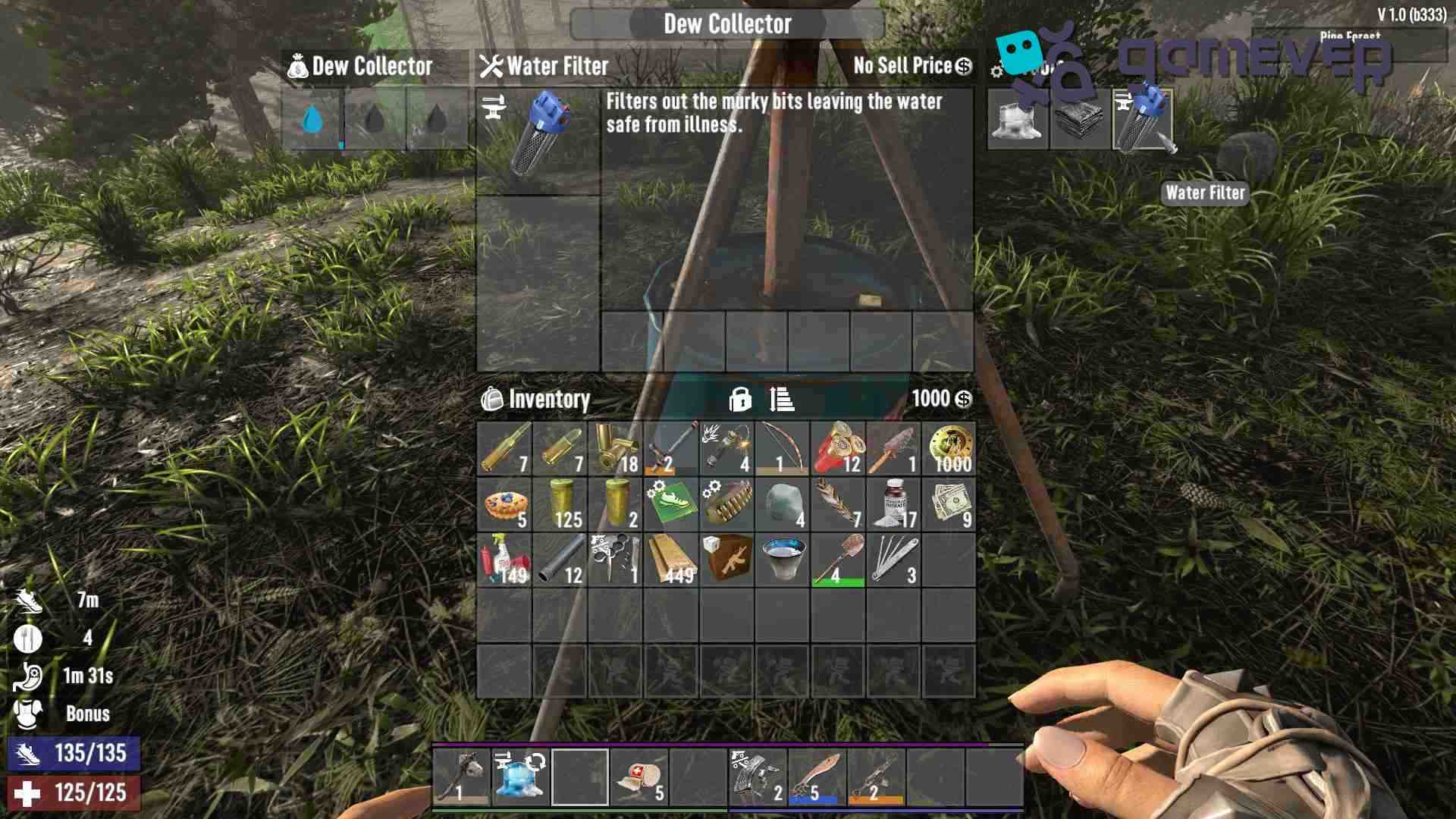This screenshot has width=1456, height=819.
Task: Select the gold coin stack of 1000
Action: 949,449
